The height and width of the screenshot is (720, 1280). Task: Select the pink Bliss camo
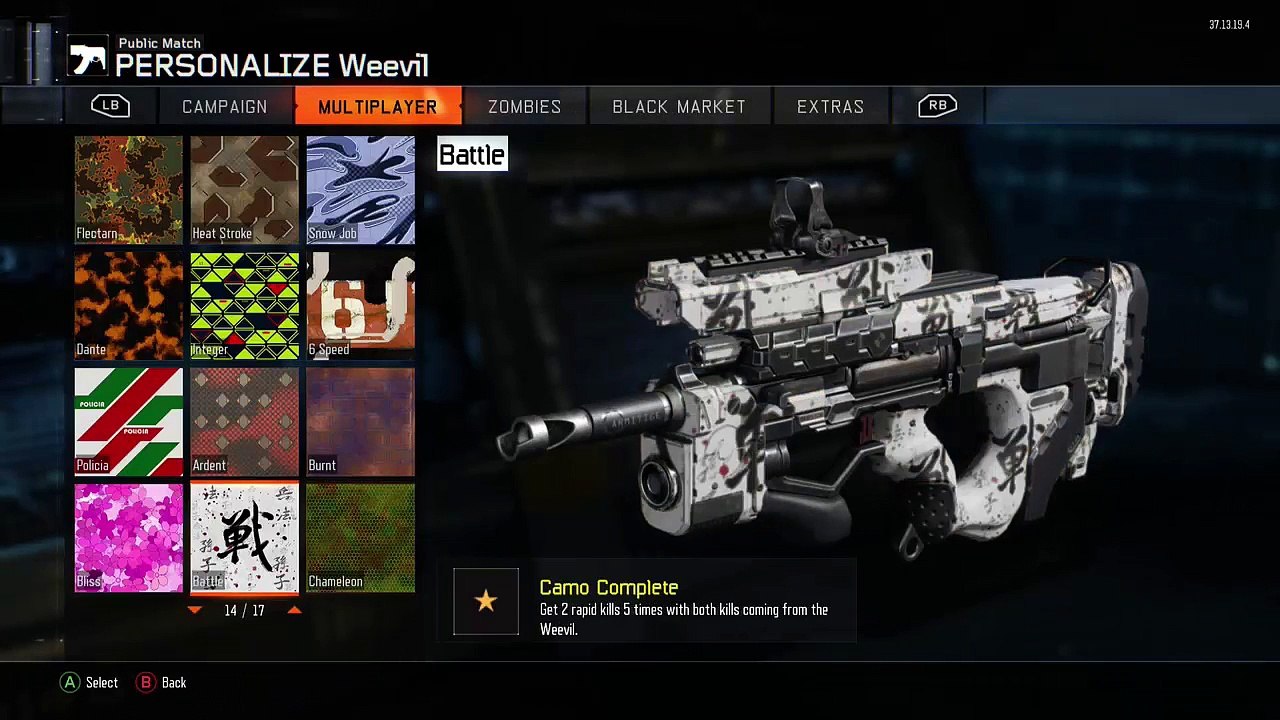(129, 538)
